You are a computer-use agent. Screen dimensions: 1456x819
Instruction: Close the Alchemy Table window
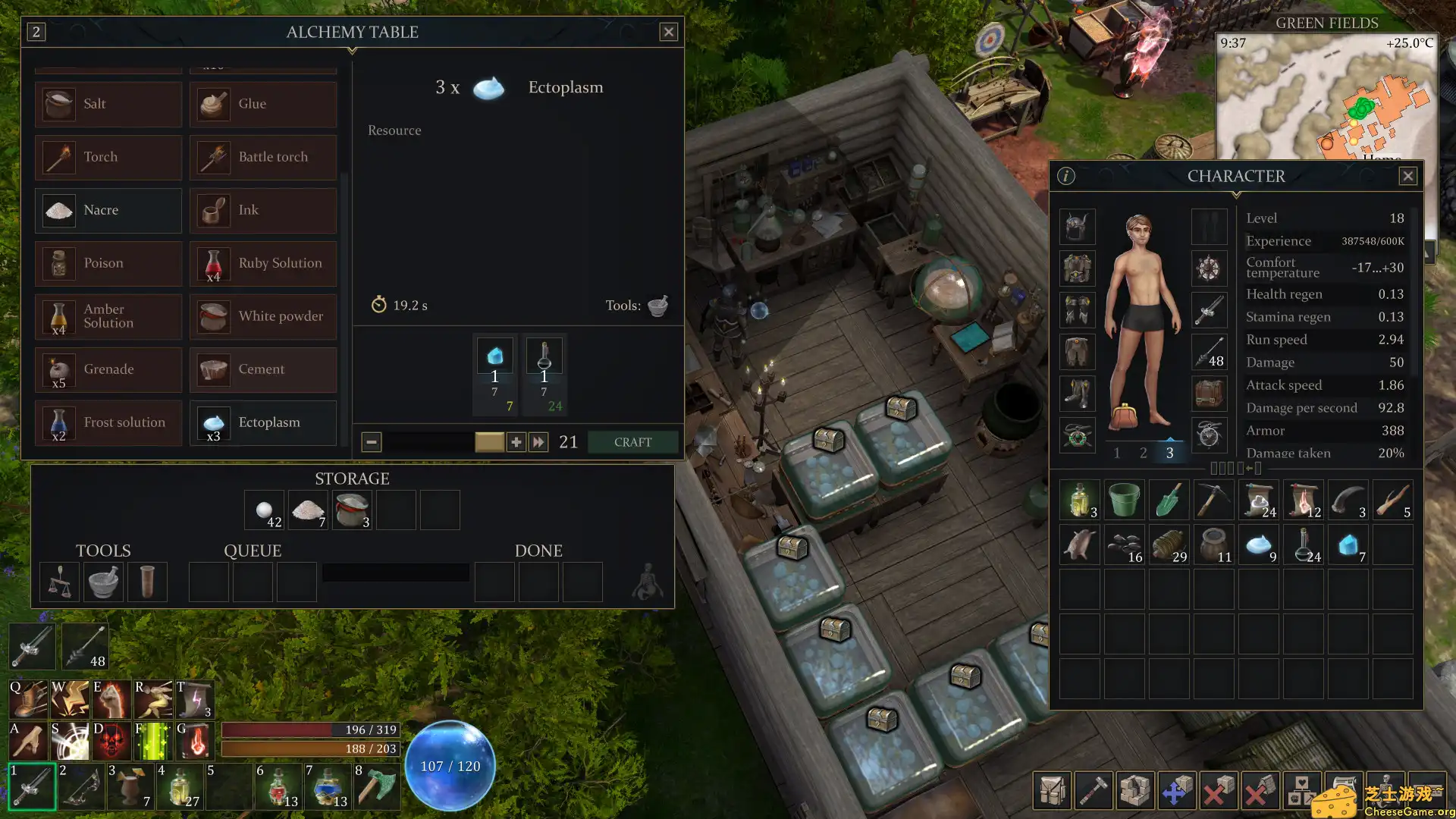tap(668, 32)
